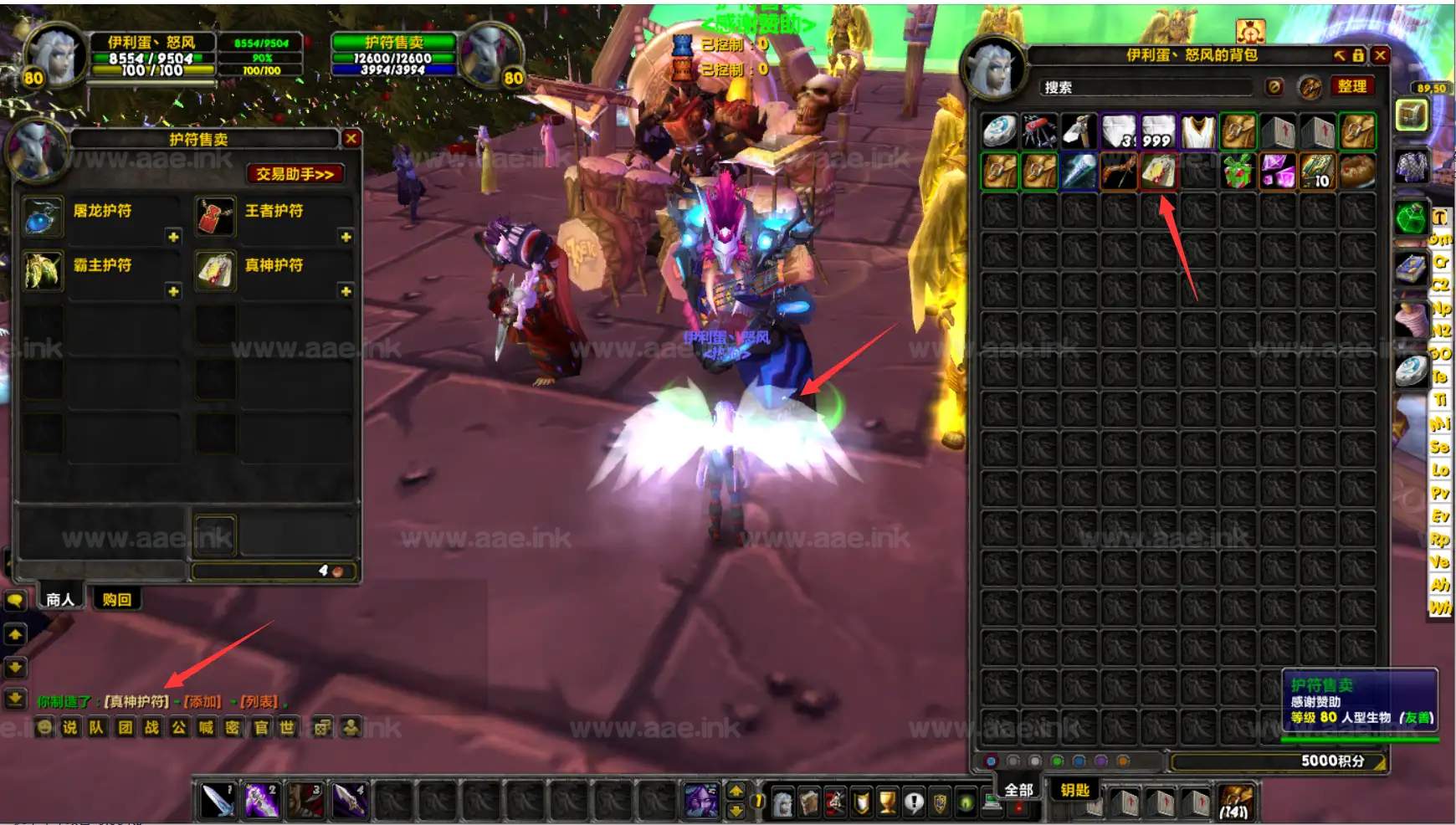Click the 整理 sort bag button
The width and height of the screenshot is (1456, 825).
click(1351, 86)
